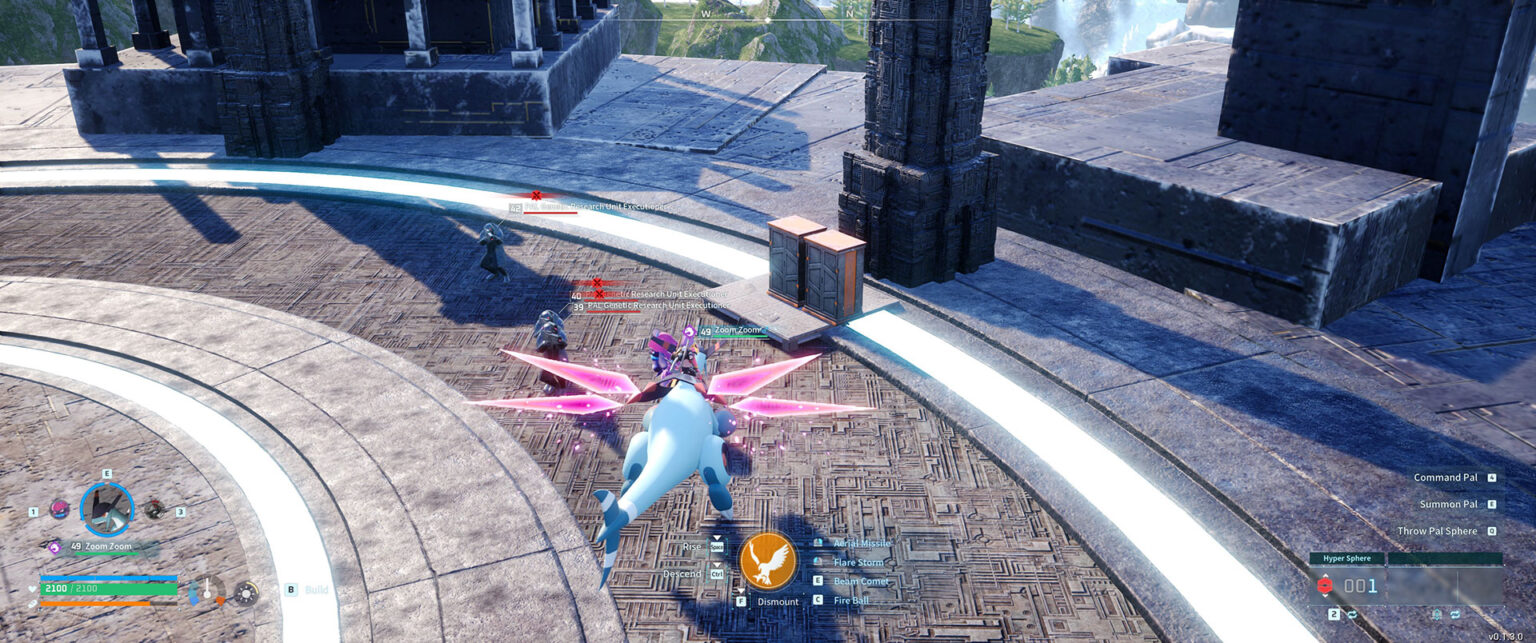Select the red Hyper Sphere slot

pyautogui.click(x=1326, y=586)
